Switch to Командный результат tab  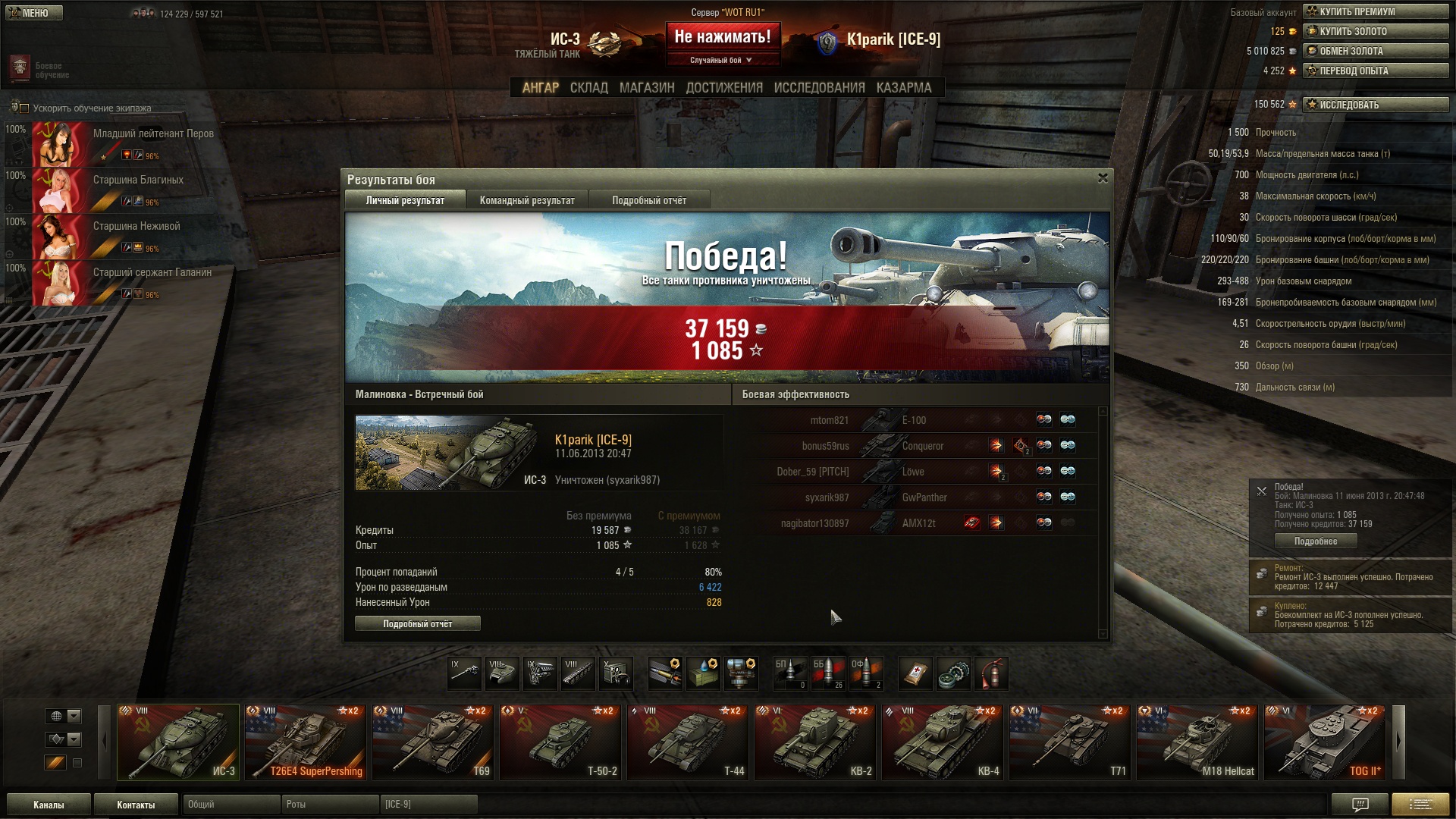pyautogui.click(x=527, y=201)
